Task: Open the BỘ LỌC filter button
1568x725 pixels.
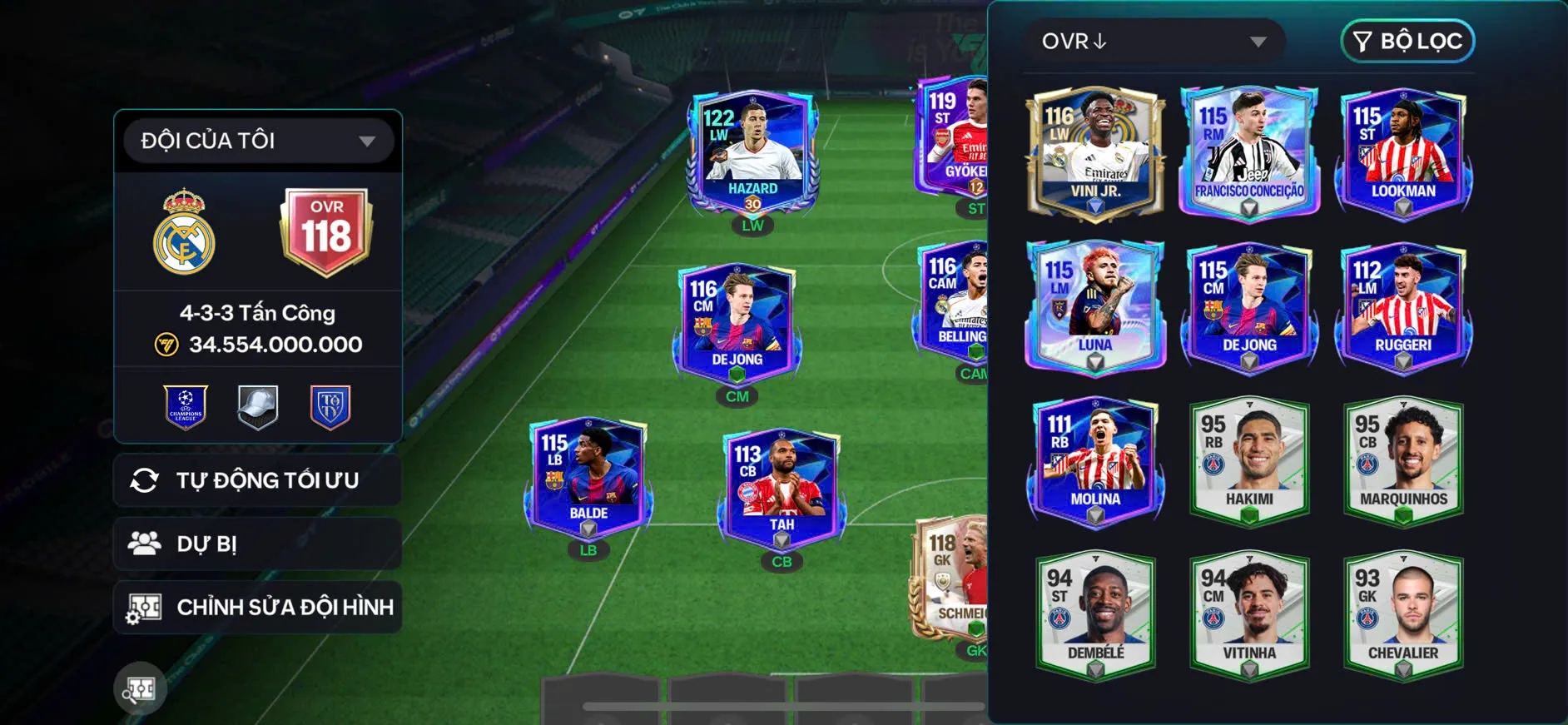Action: [1407, 41]
